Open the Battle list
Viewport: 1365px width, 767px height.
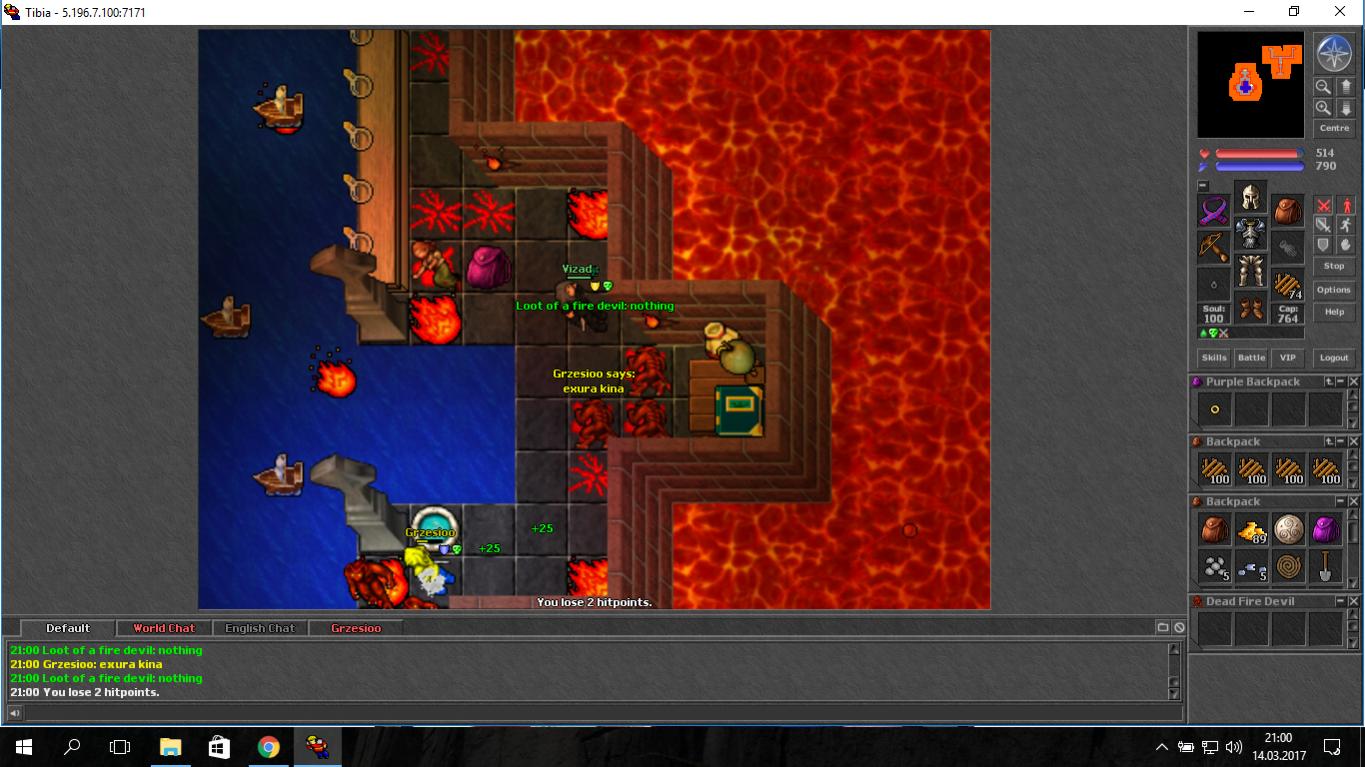[1251, 357]
